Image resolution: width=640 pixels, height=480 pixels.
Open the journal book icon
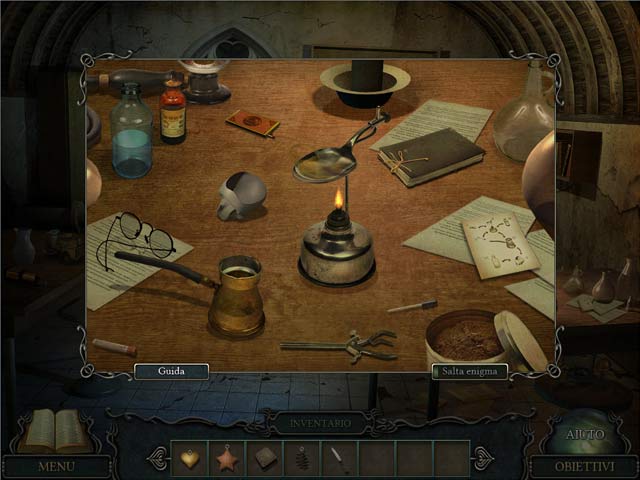pyautogui.click(x=54, y=430)
